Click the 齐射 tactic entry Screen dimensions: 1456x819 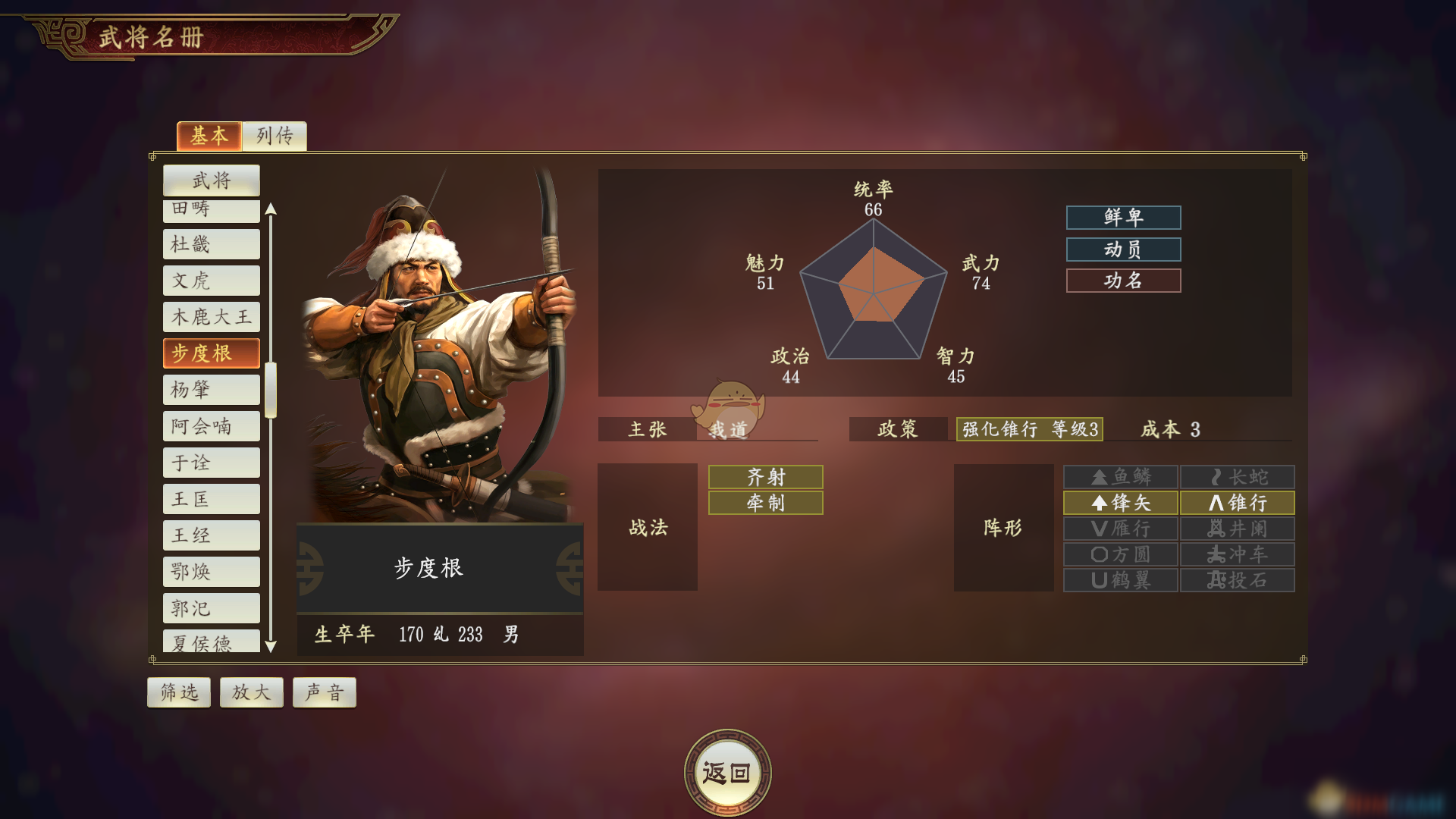coord(765,477)
